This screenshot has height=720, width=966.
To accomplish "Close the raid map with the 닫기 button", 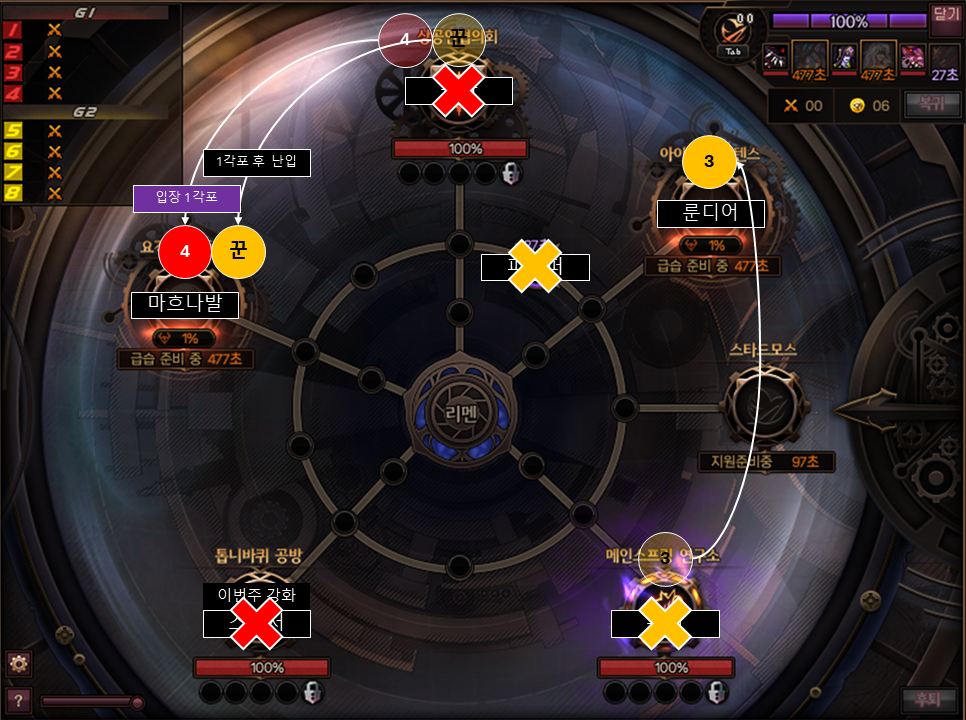I will 944,14.
